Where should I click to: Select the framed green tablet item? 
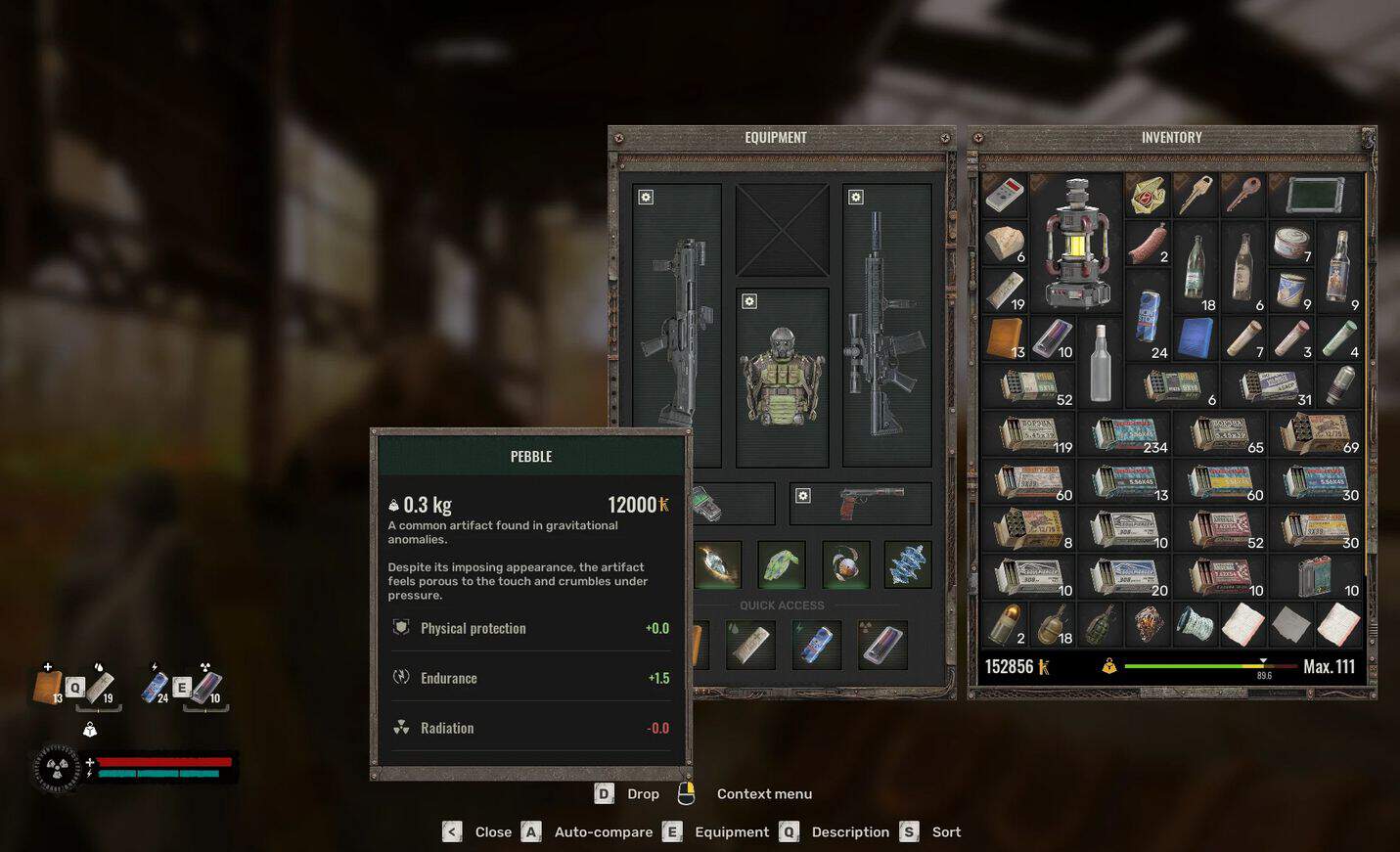(1315, 196)
